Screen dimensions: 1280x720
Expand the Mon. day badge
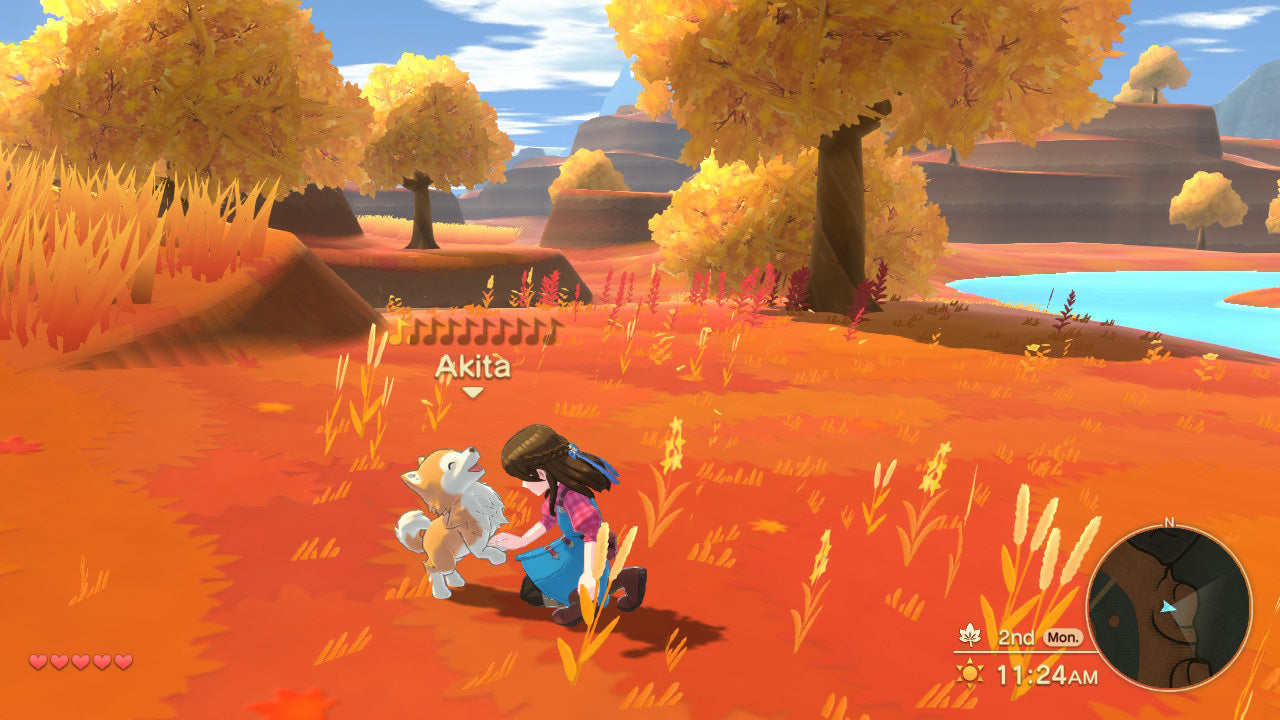click(x=1062, y=638)
